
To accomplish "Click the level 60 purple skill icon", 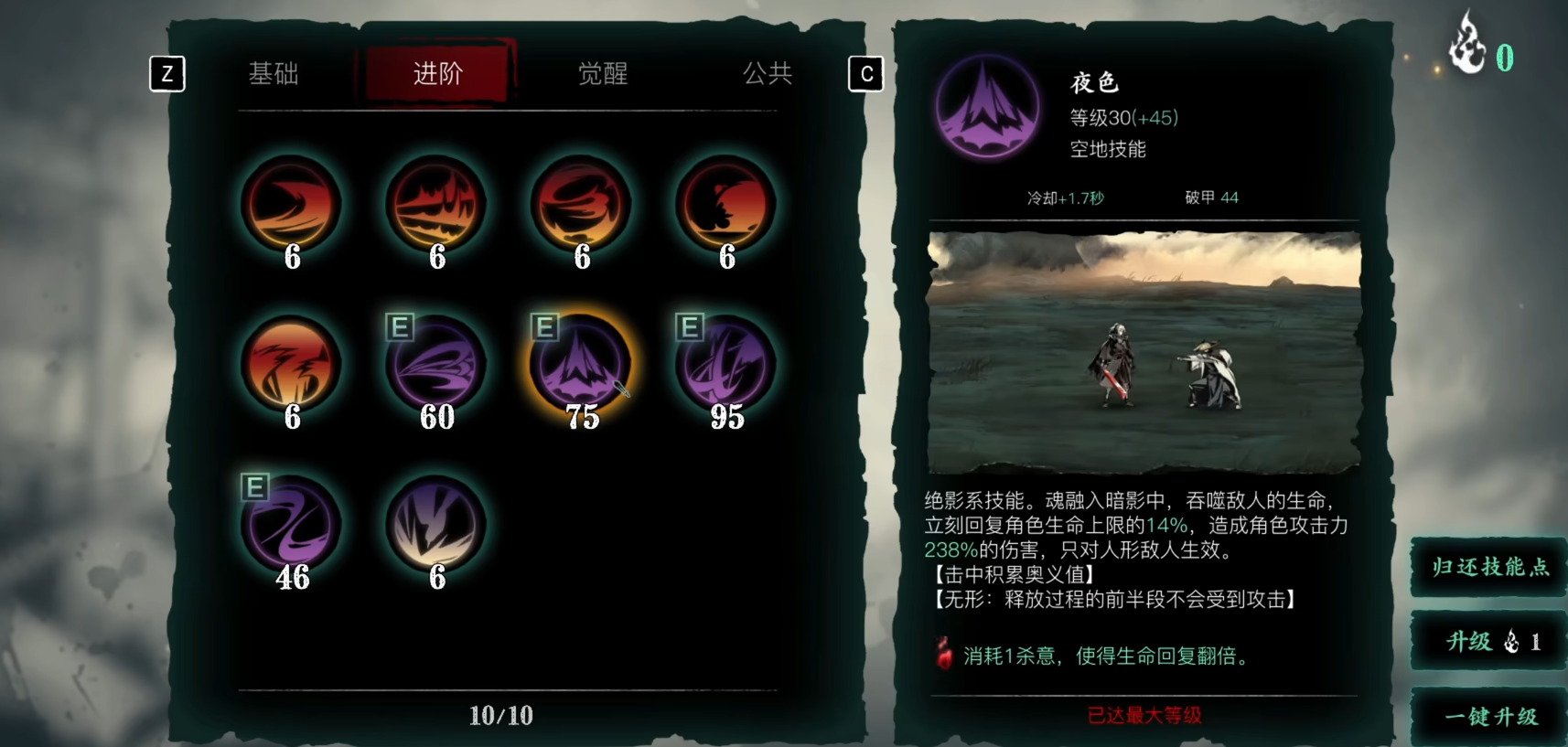I will tap(436, 364).
